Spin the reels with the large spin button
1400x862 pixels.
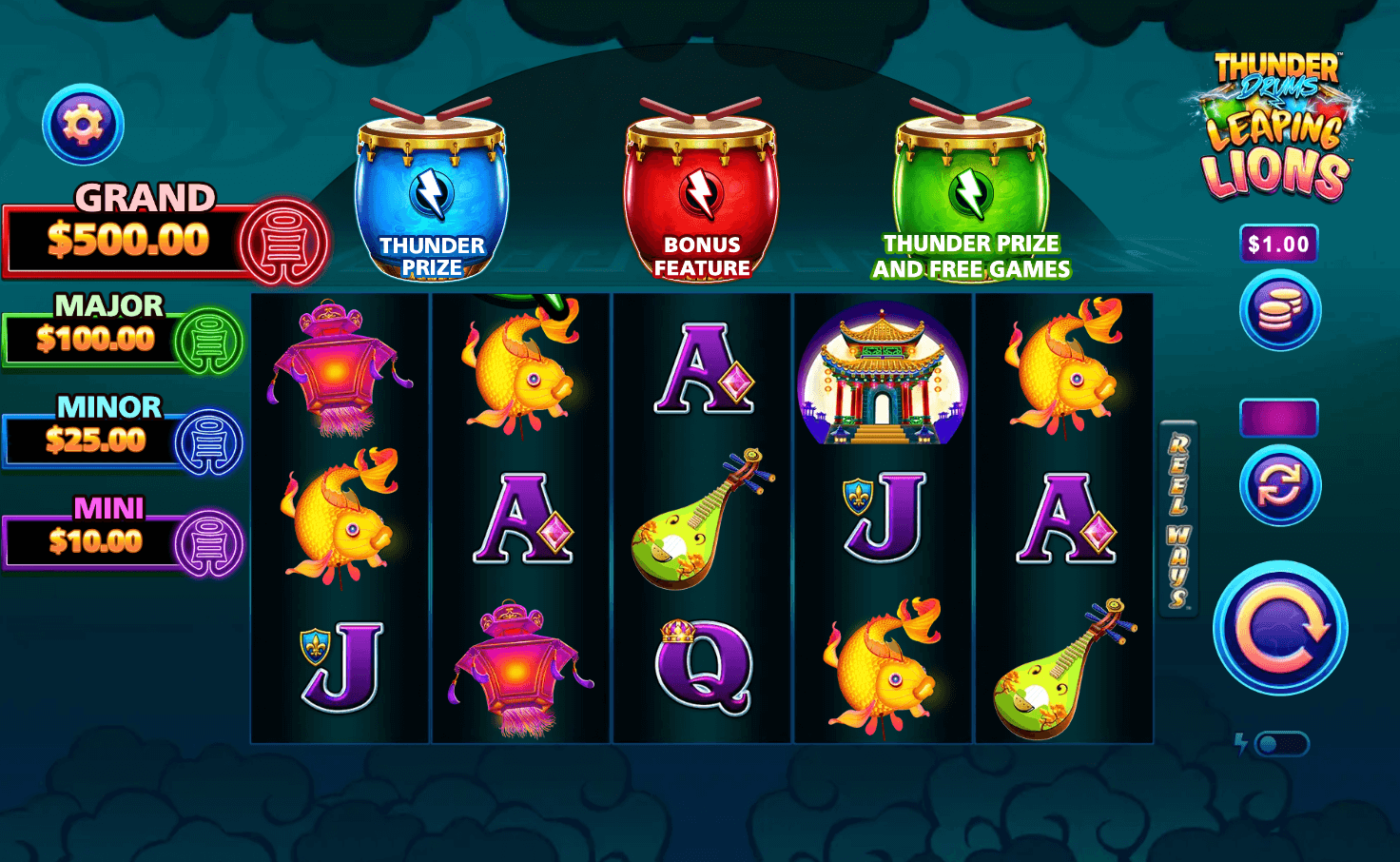(1279, 628)
